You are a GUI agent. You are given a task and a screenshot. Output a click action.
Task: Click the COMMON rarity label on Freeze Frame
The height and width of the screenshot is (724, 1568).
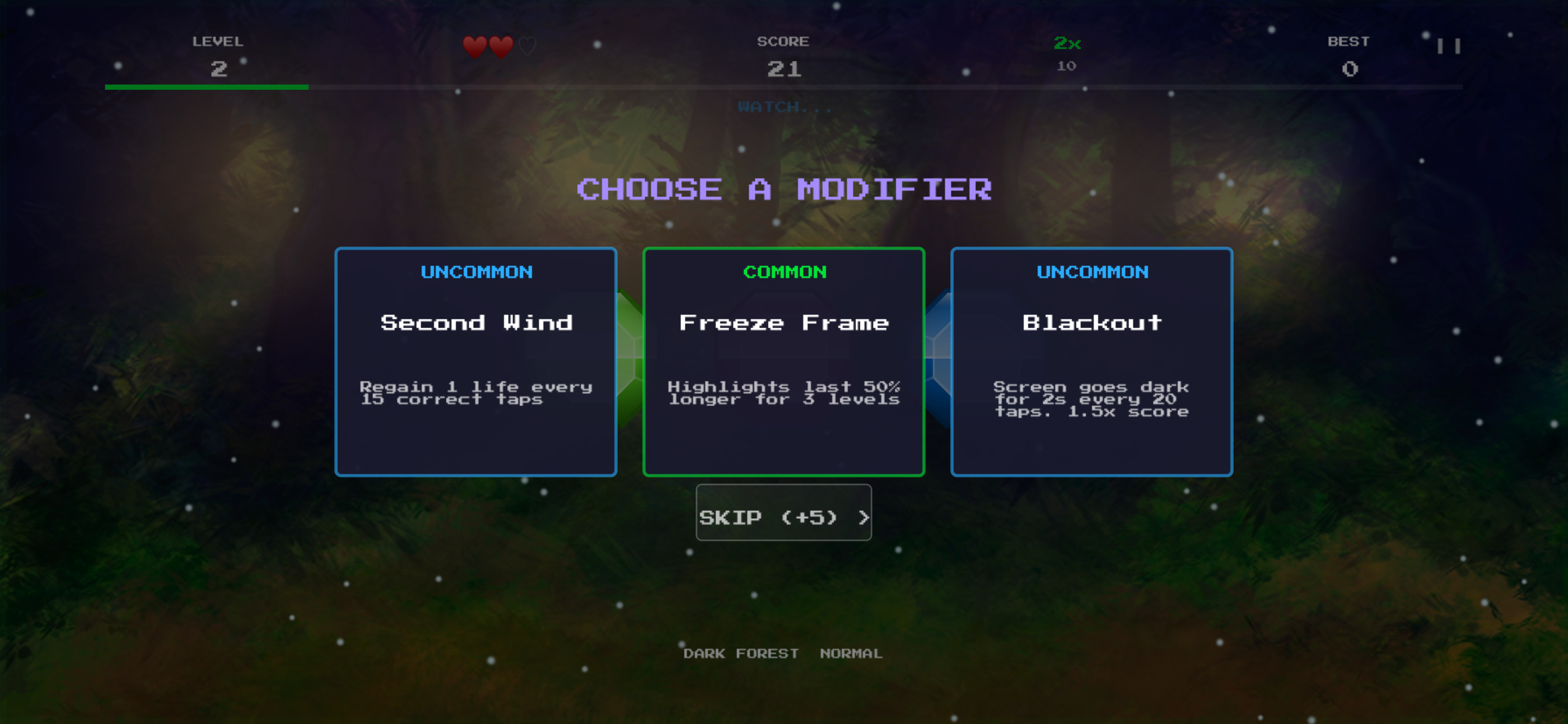point(784,273)
